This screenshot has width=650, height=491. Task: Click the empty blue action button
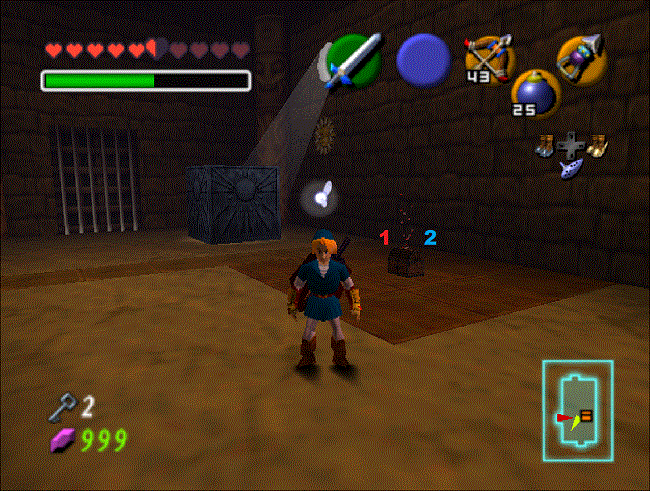(422, 59)
